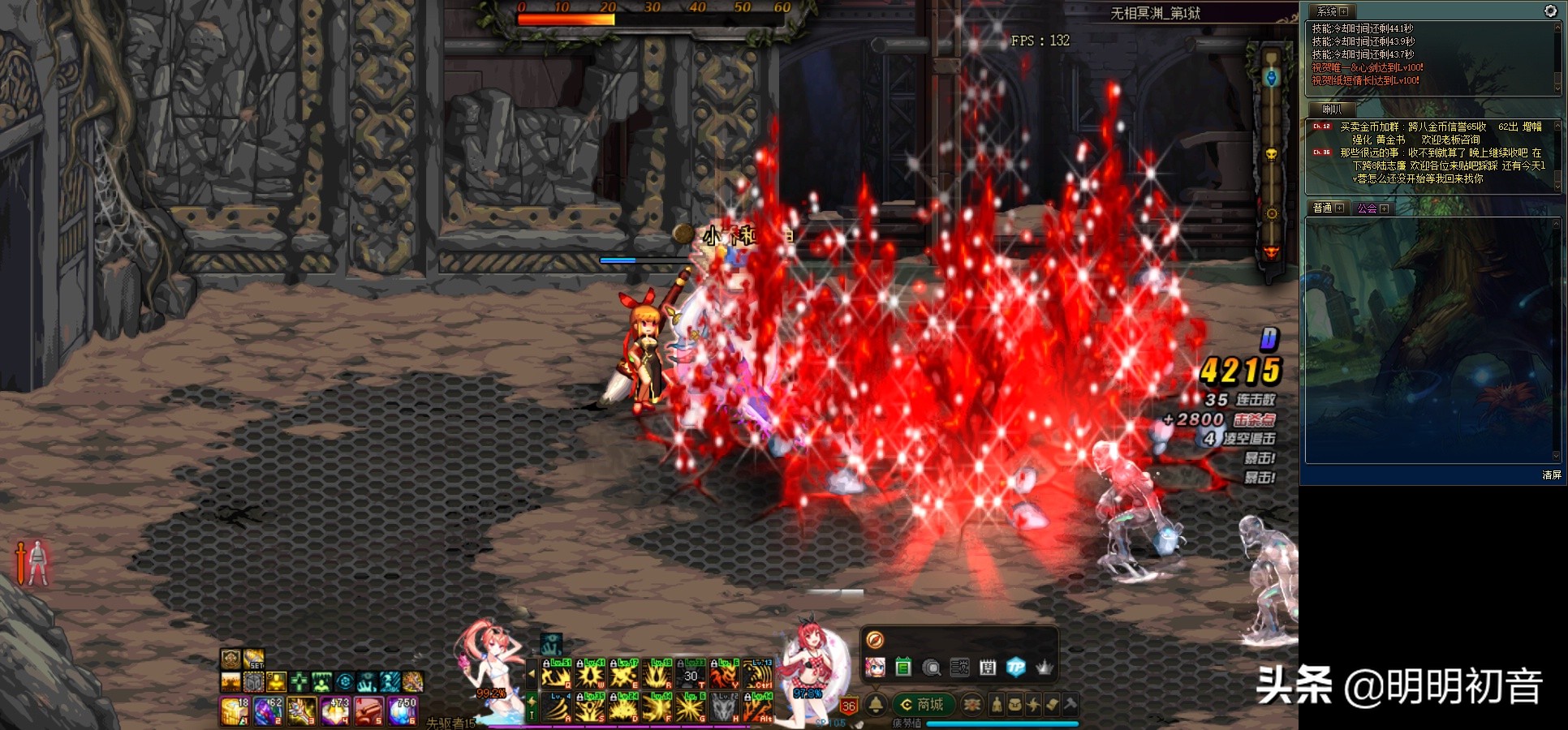The image size is (1568, 730).
Task: Open the character info silhouette icon
Action: pyautogui.click(x=997, y=704)
